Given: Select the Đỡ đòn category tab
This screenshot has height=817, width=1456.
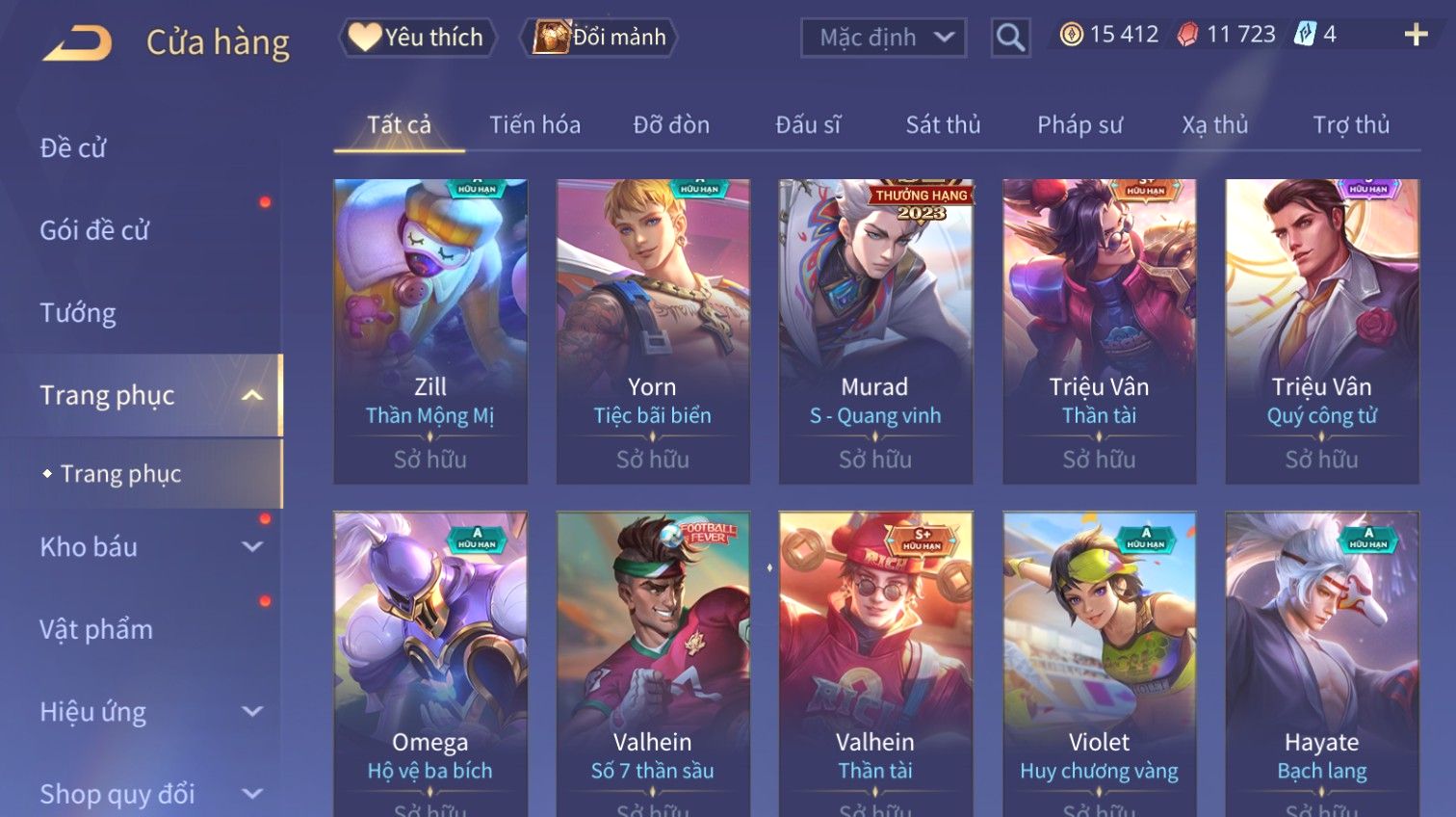Looking at the screenshot, I should tap(671, 125).
